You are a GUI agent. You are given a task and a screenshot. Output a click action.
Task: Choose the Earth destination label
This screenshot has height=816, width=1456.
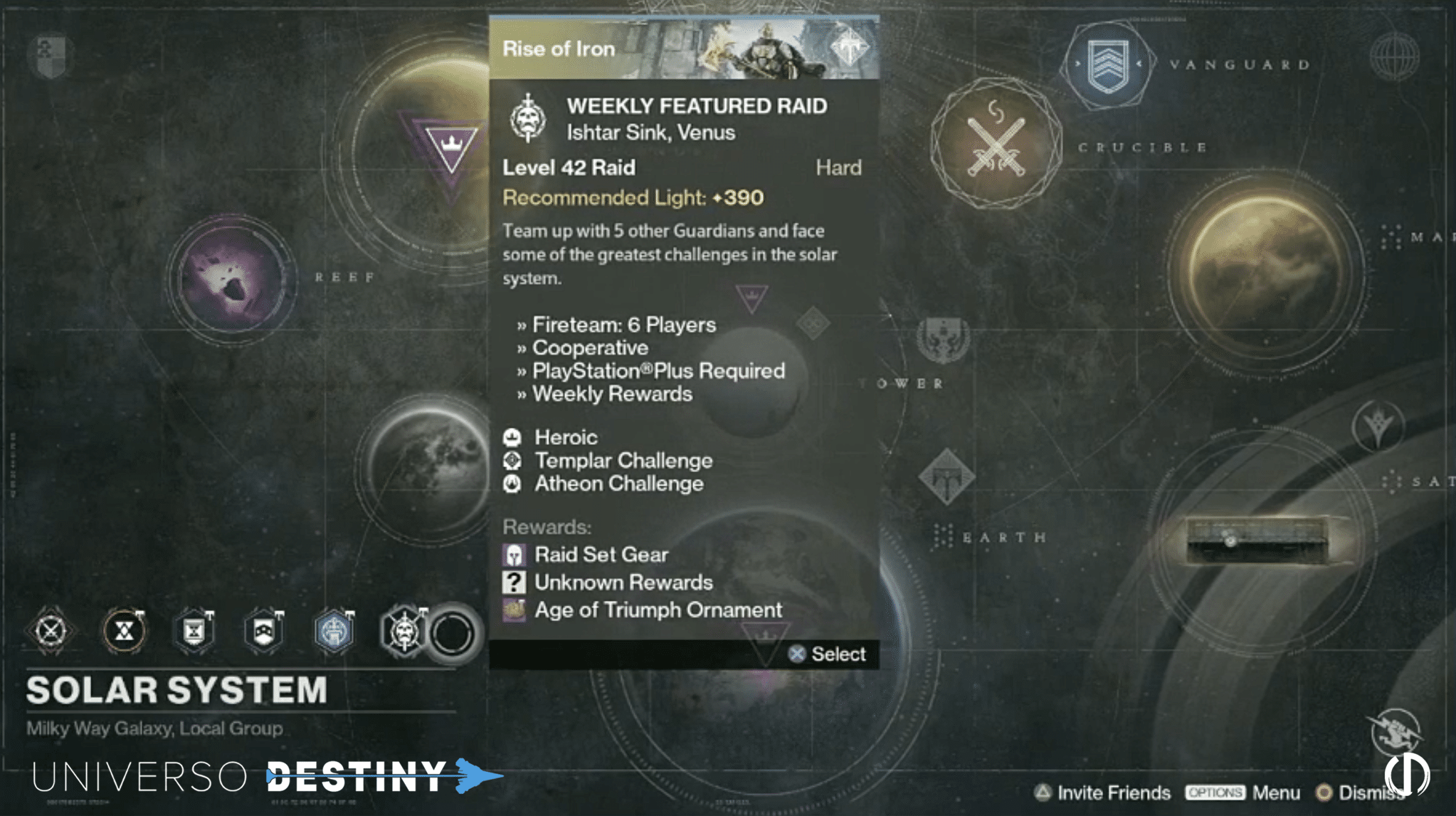(x=1003, y=538)
